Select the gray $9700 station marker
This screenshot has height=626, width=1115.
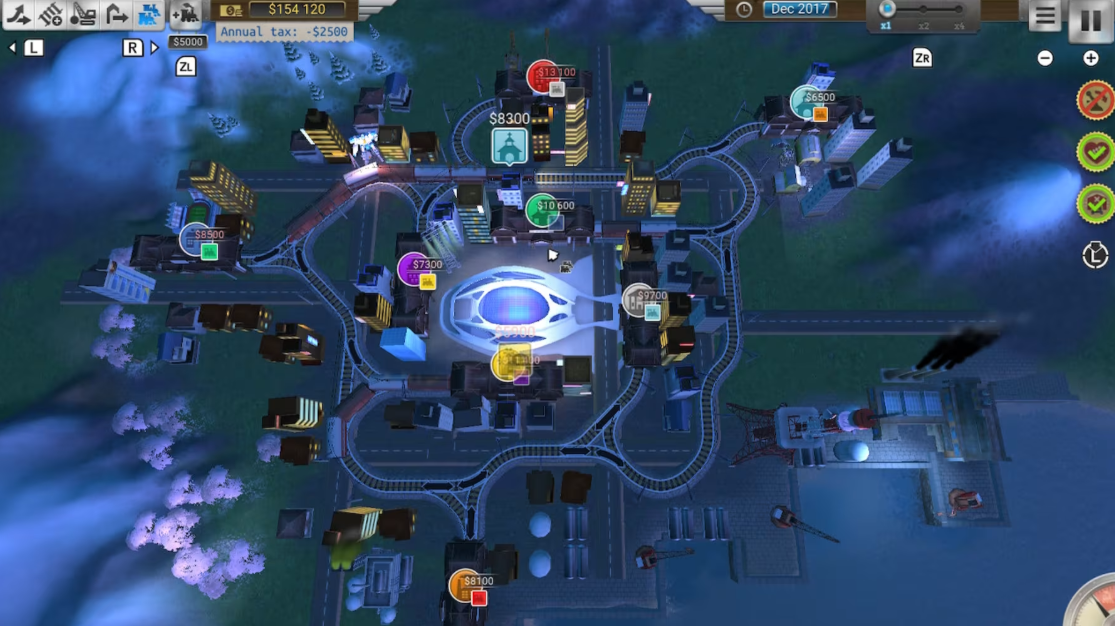pyautogui.click(x=638, y=300)
